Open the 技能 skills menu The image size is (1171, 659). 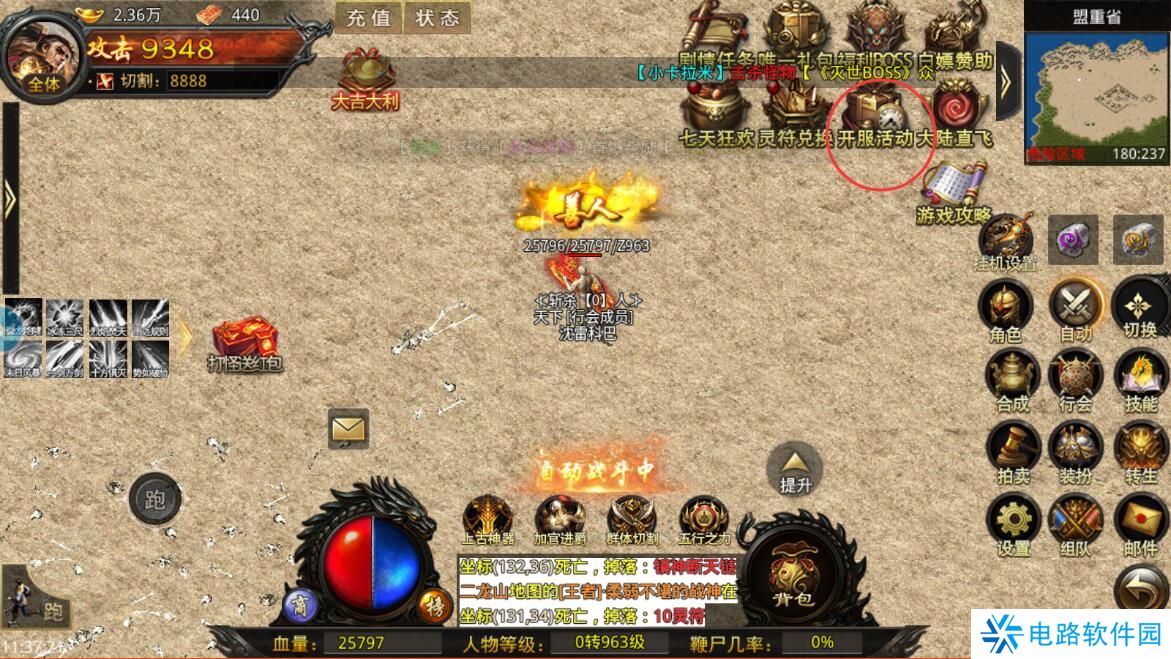(1140, 378)
